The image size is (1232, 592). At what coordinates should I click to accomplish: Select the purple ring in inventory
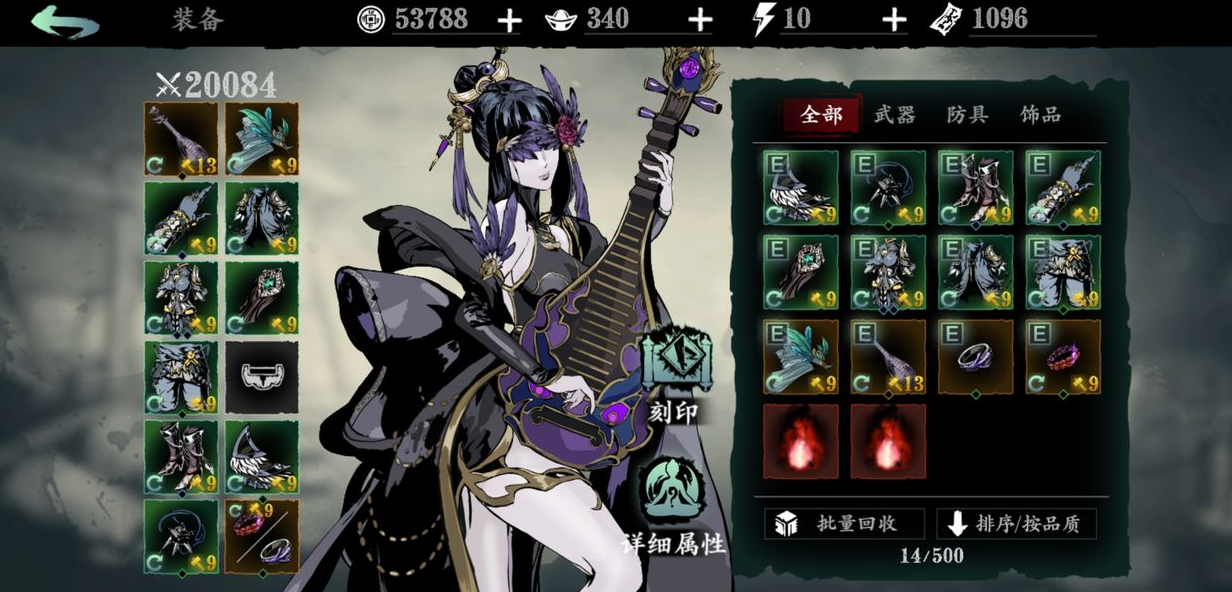tap(975, 357)
